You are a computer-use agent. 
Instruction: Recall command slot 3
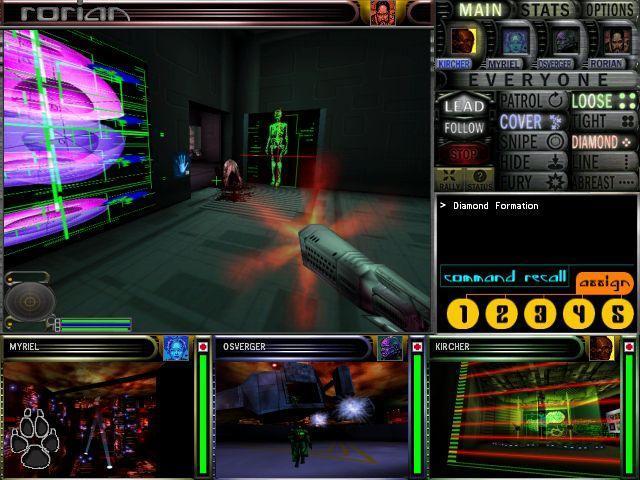(540, 314)
